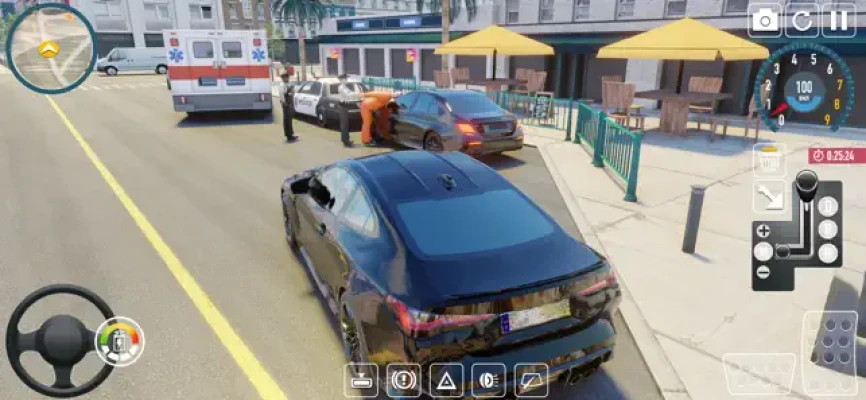Open the minimap in the corner

(50, 47)
